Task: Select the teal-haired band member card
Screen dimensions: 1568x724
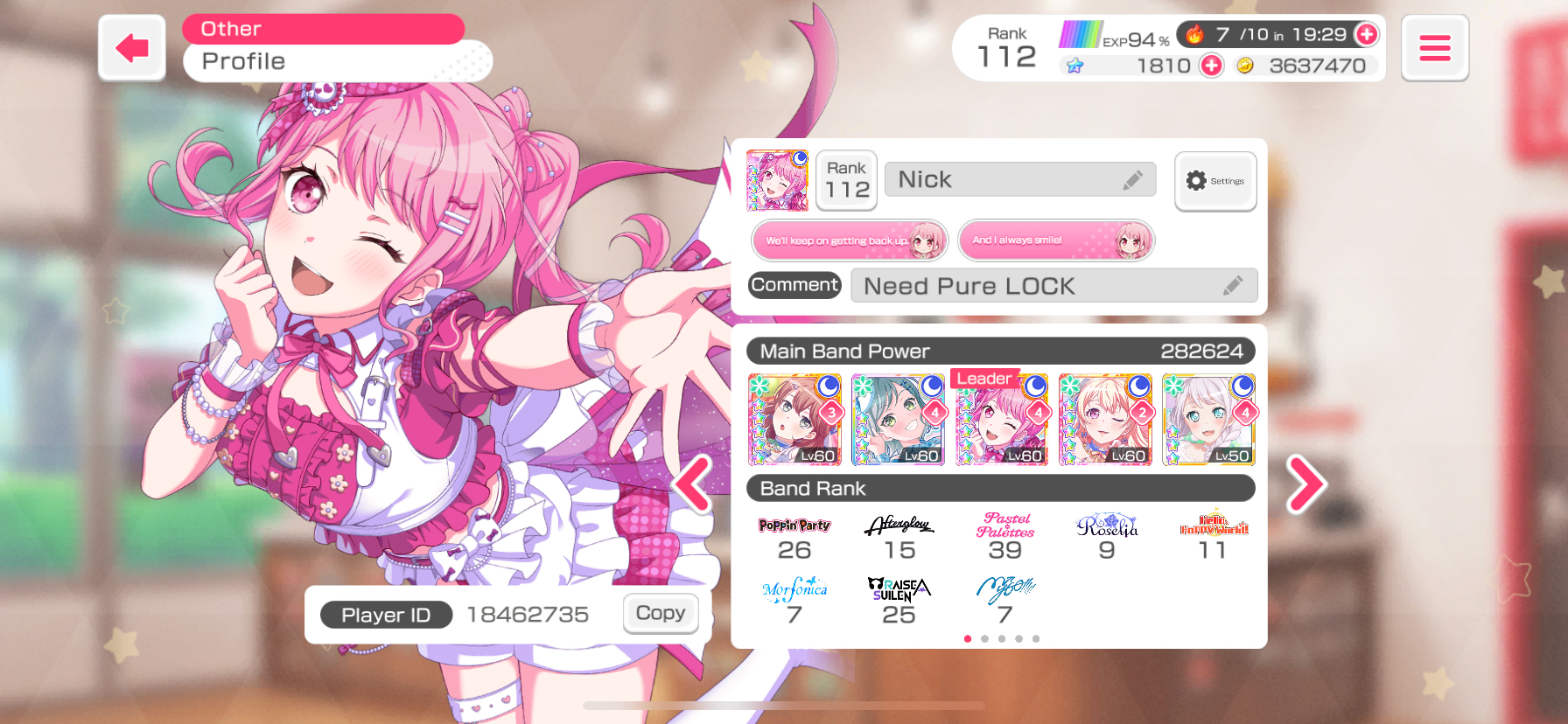Action: [899, 420]
